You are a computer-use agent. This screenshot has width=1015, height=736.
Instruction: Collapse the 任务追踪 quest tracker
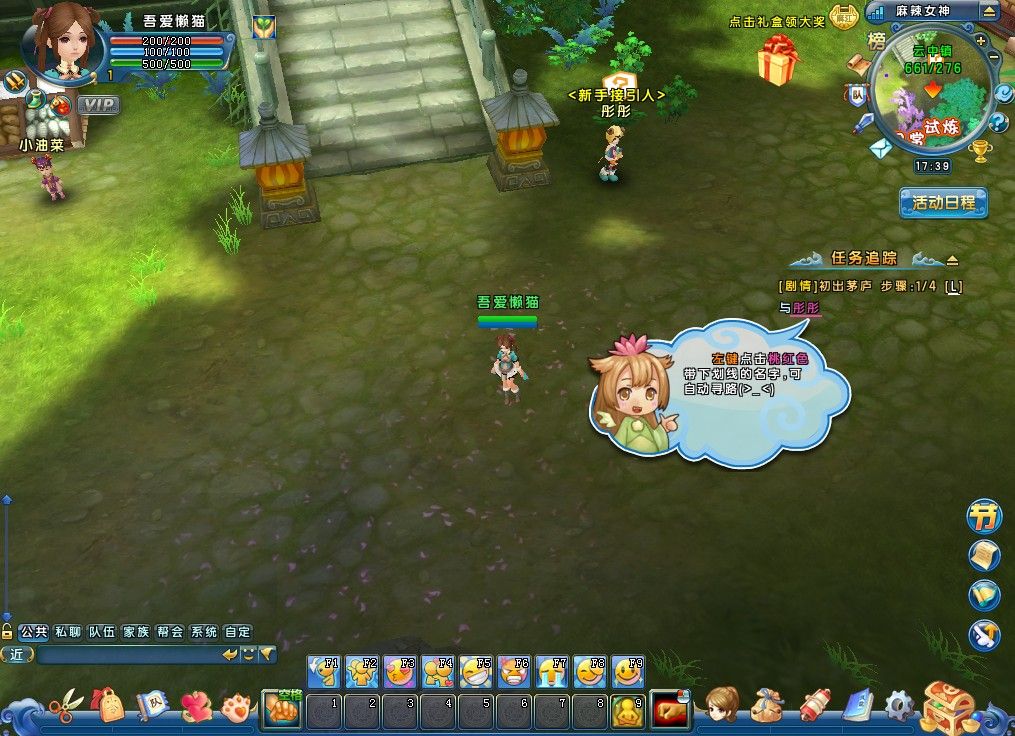click(x=952, y=260)
